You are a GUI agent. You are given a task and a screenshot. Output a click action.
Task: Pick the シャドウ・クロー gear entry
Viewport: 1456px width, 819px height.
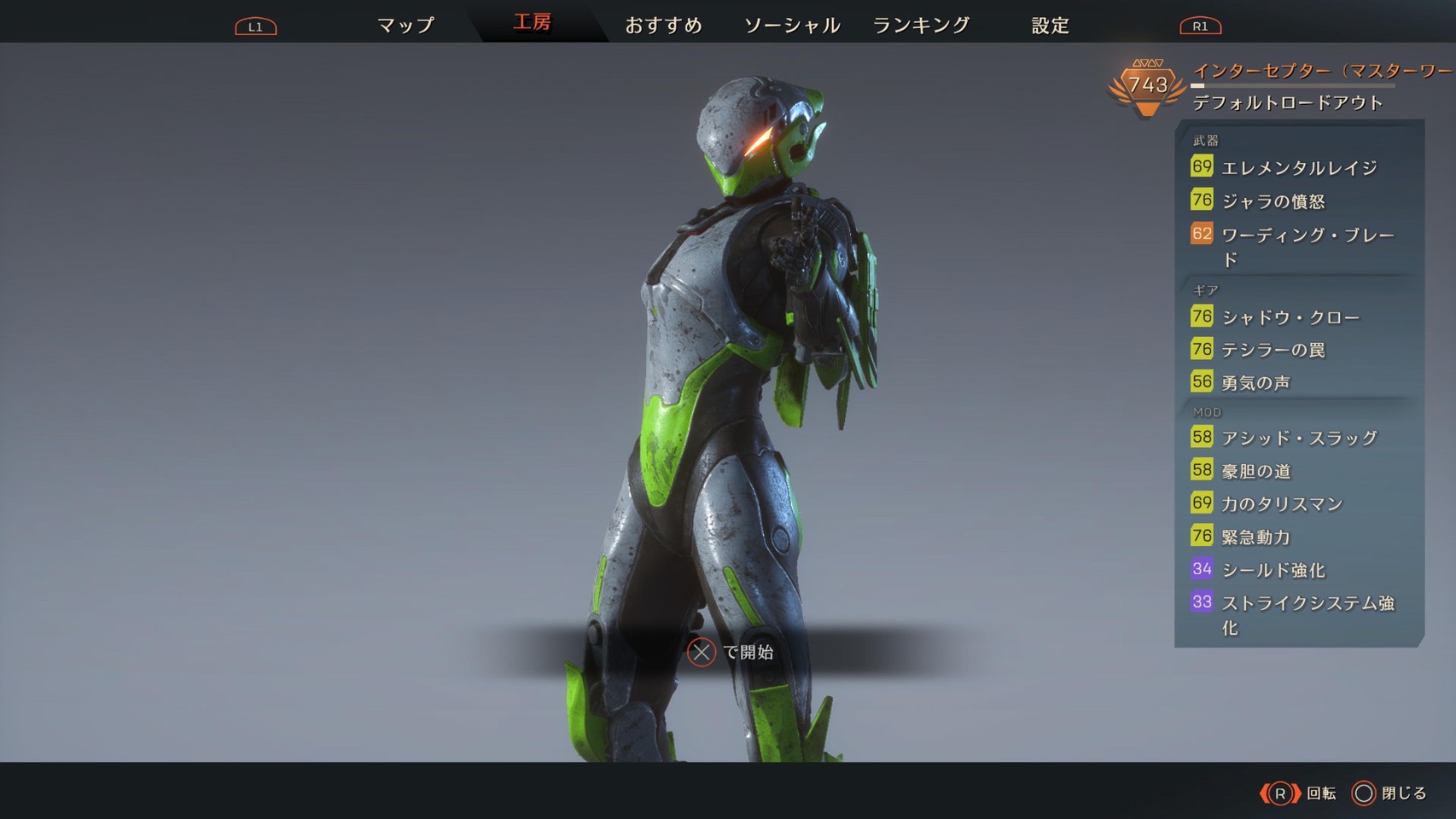click(x=1290, y=317)
